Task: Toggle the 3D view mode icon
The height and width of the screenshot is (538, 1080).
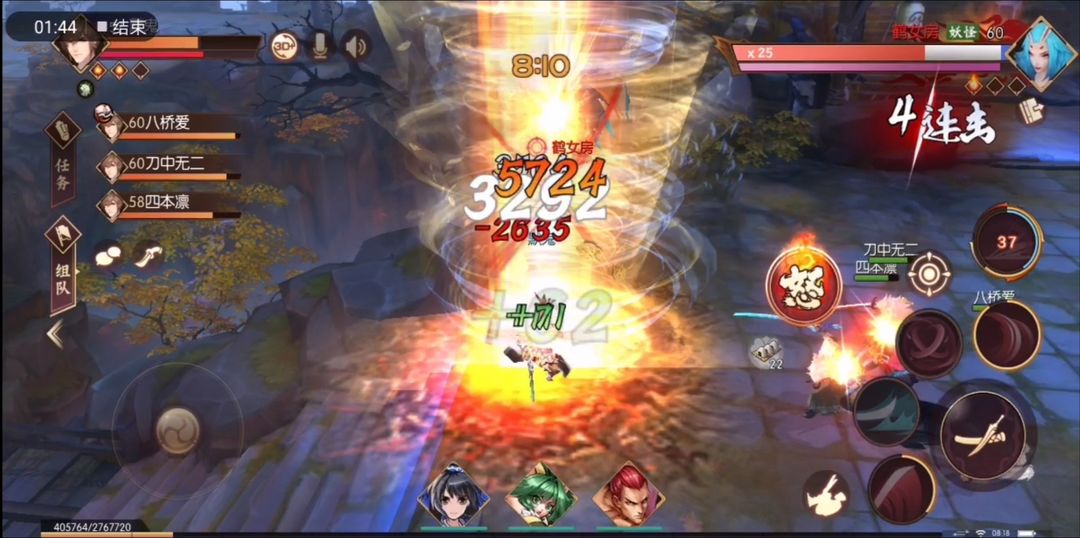Action: (x=284, y=46)
